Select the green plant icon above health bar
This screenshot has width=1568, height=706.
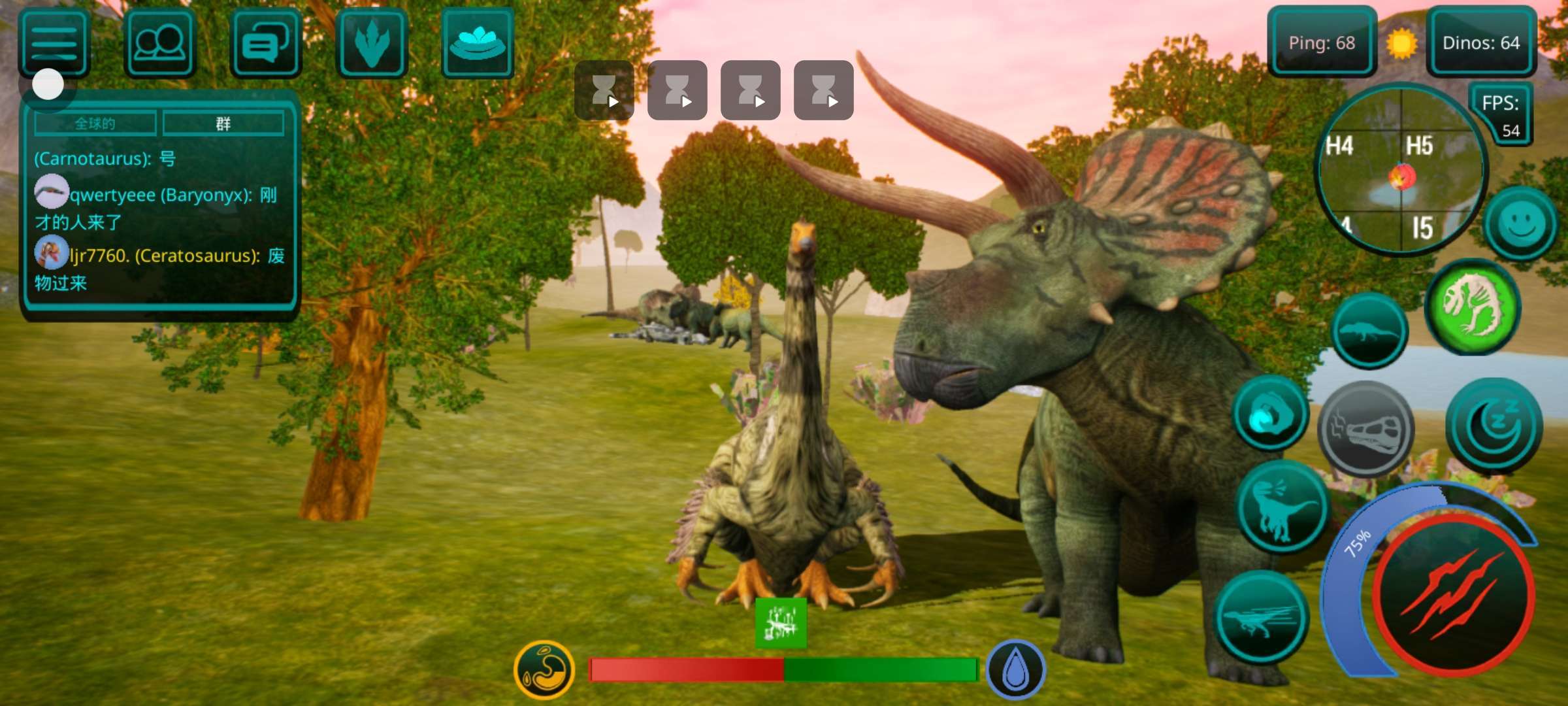pyautogui.click(x=781, y=623)
